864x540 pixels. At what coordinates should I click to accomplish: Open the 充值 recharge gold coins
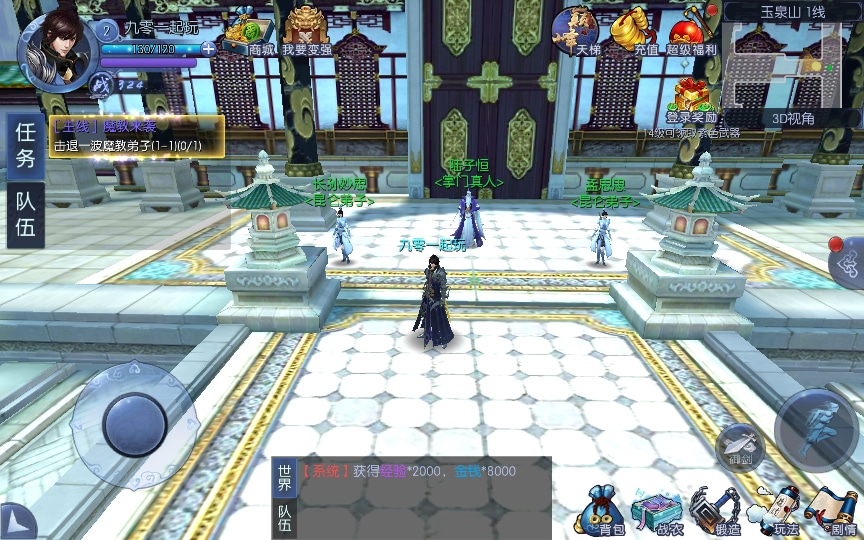pos(632,30)
